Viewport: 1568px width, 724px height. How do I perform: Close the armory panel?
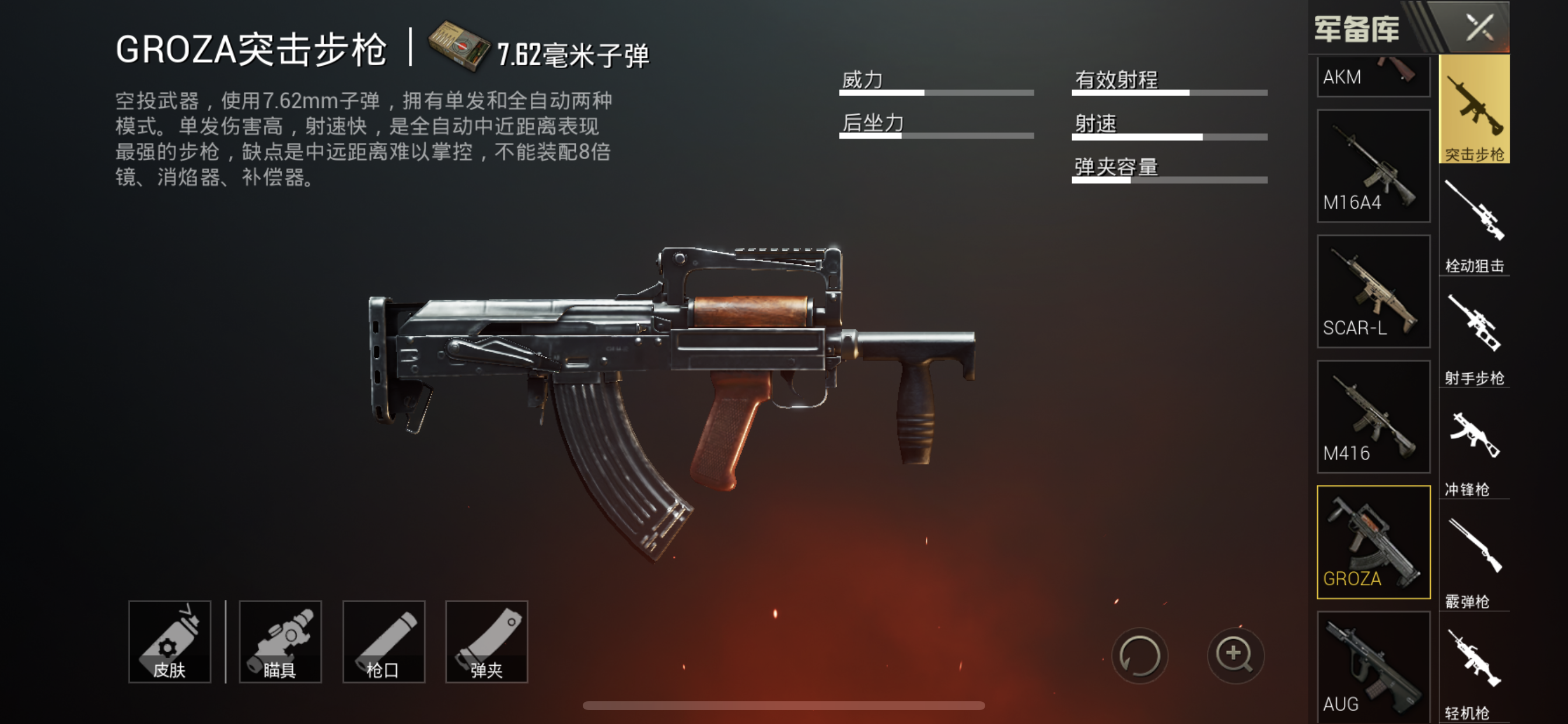coord(1480,27)
